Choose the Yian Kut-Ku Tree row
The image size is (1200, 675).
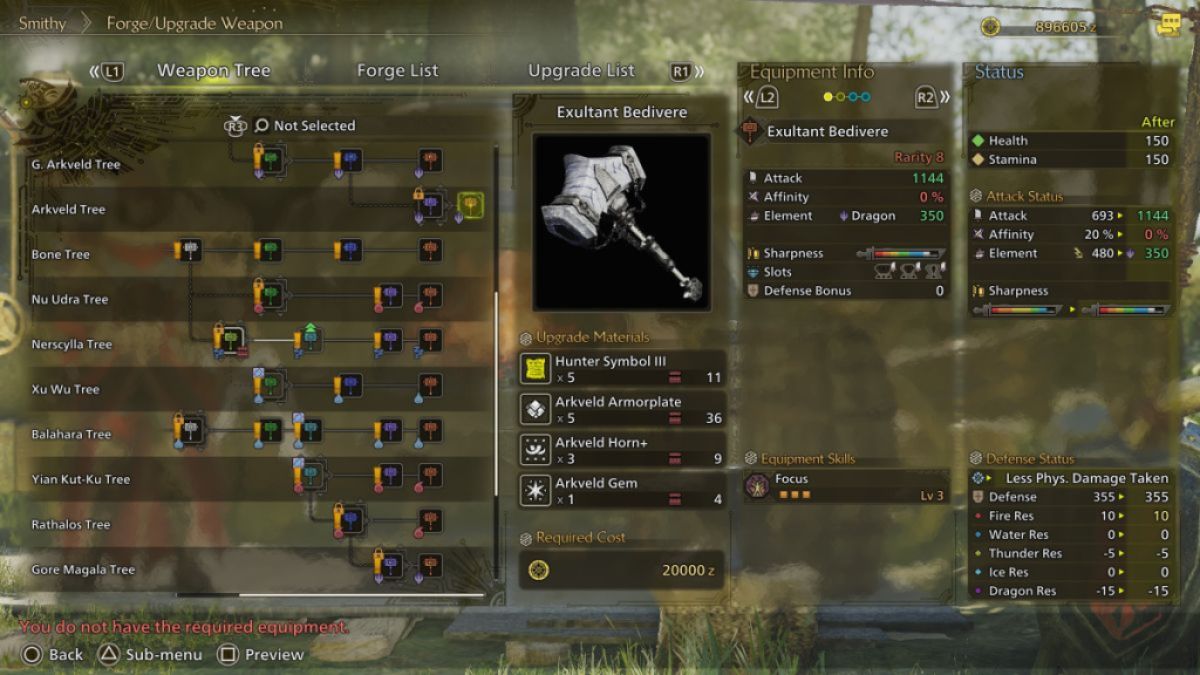81,480
